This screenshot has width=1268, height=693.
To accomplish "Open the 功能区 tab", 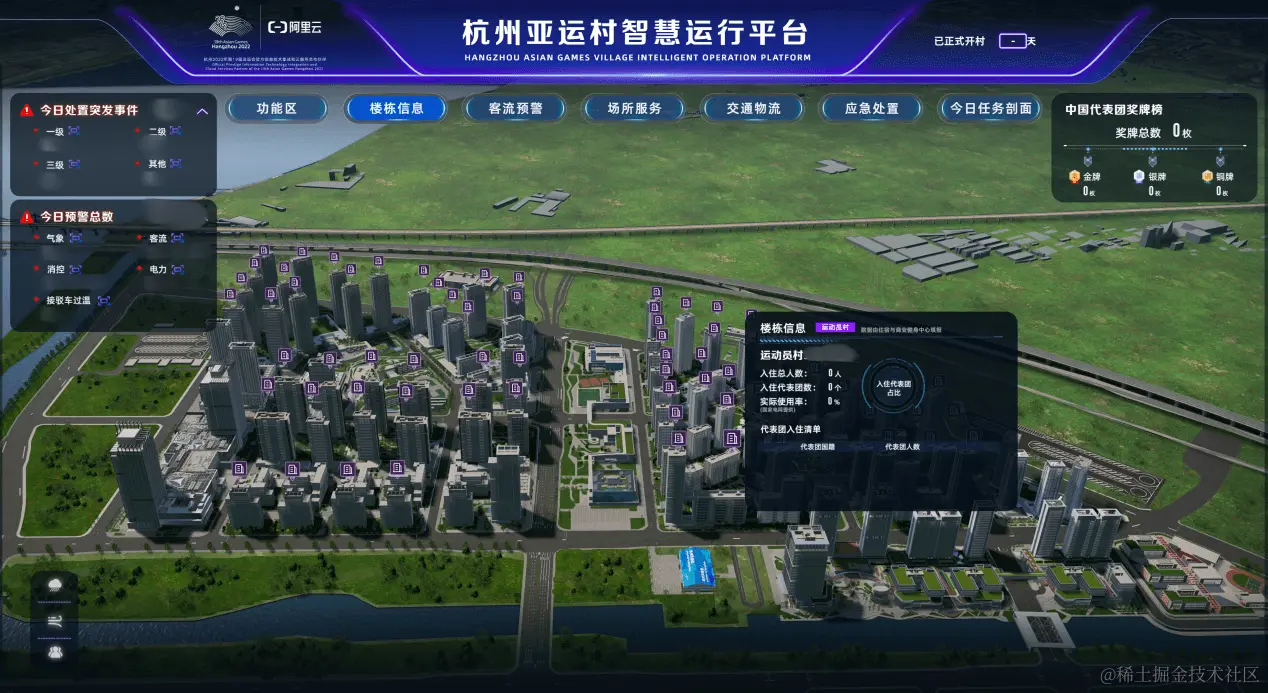I will tap(276, 108).
